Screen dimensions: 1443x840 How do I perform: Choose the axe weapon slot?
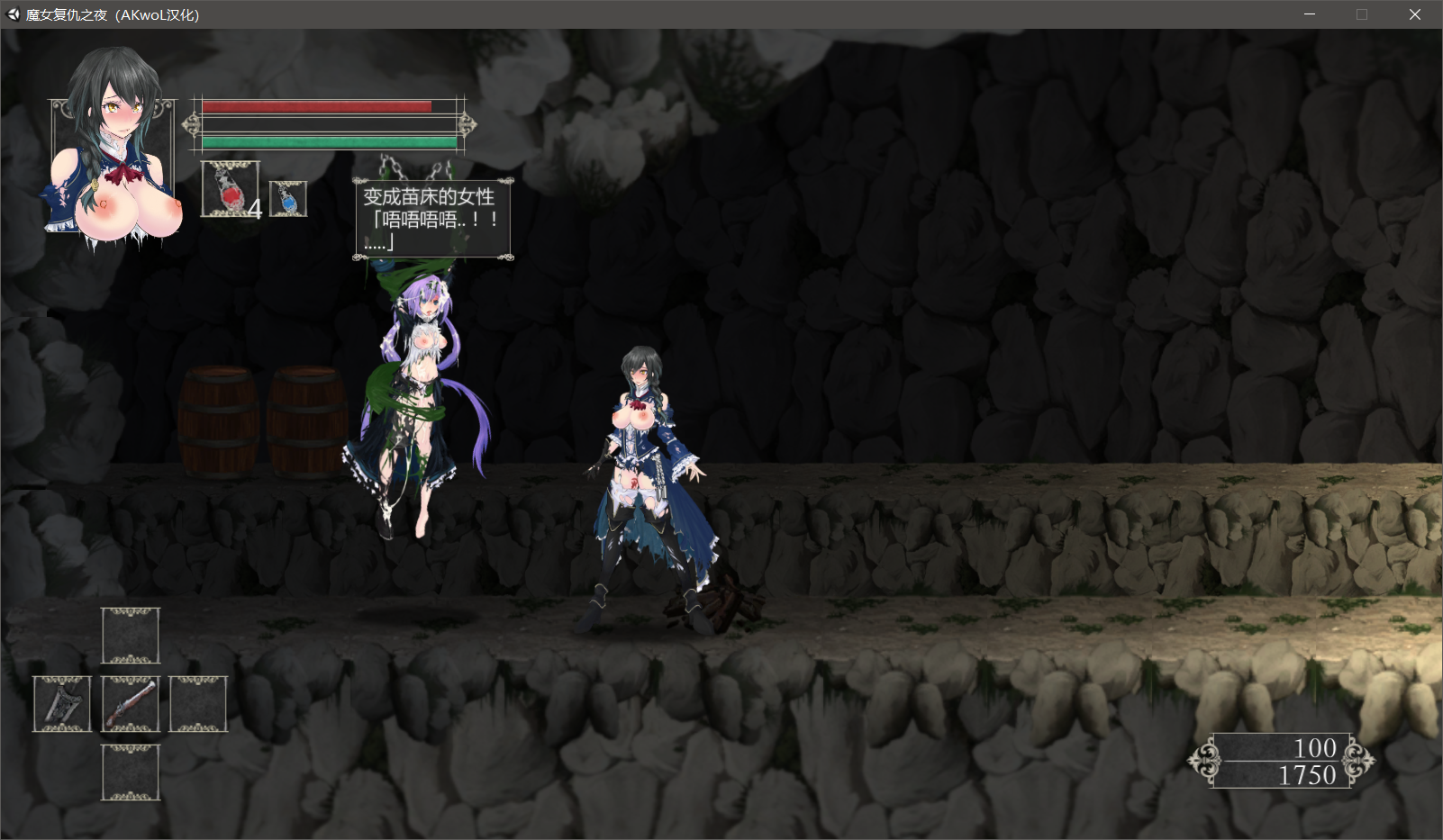(x=62, y=704)
